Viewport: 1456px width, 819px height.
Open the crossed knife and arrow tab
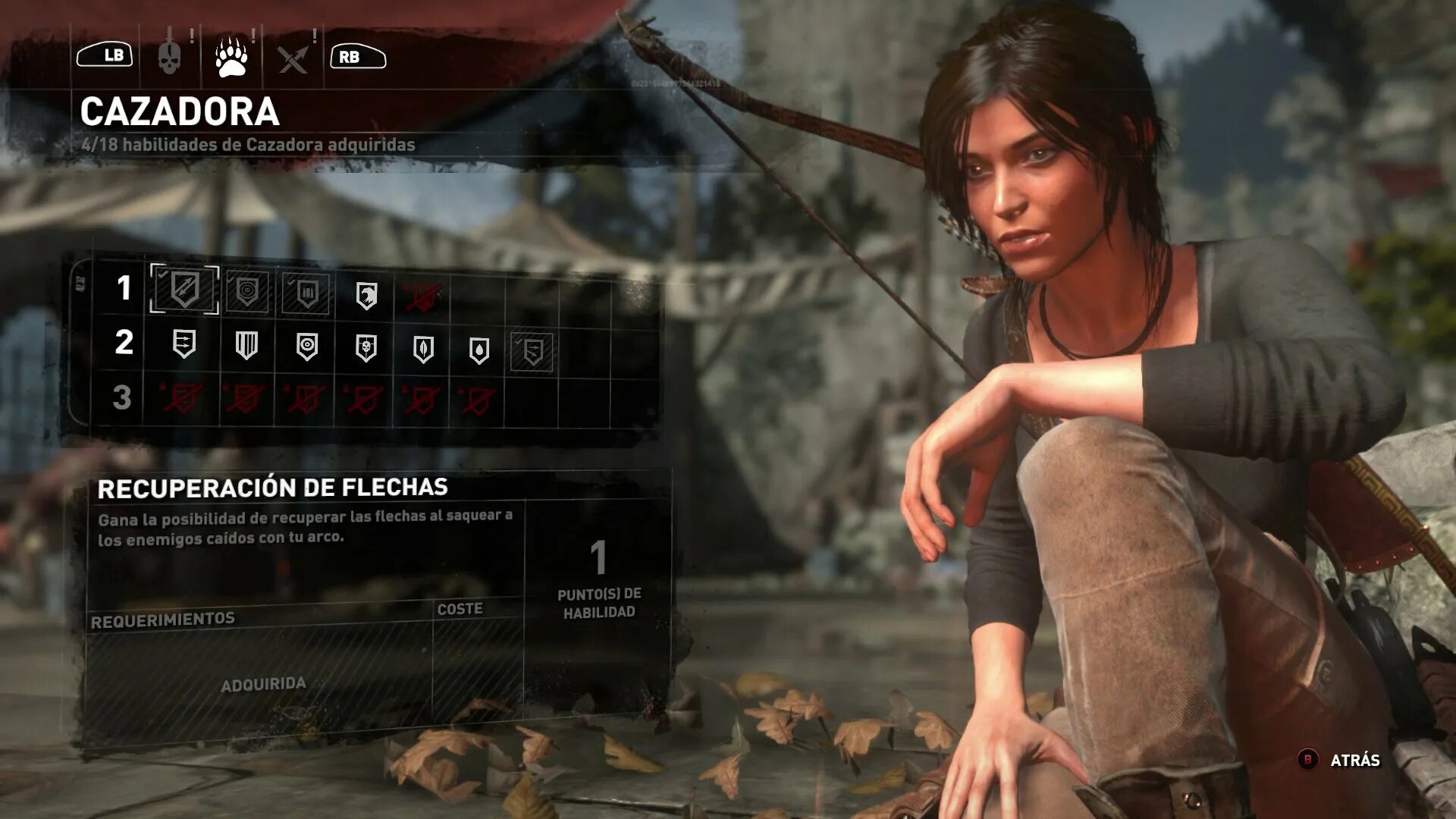coord(293,58)
